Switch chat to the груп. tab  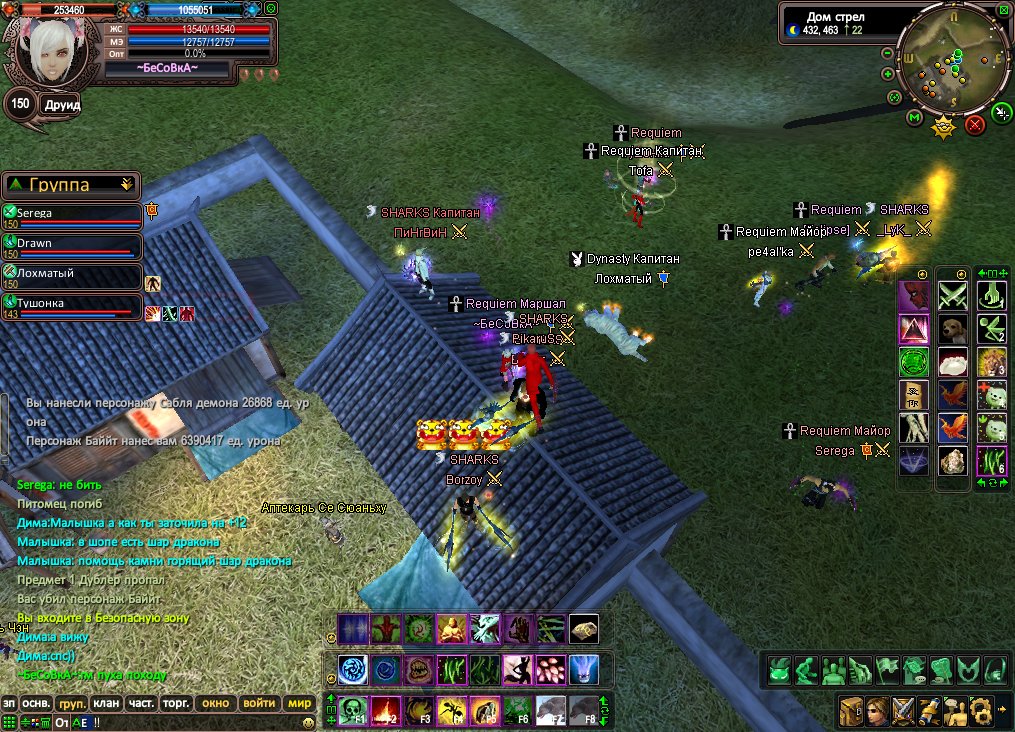(71, 703)
